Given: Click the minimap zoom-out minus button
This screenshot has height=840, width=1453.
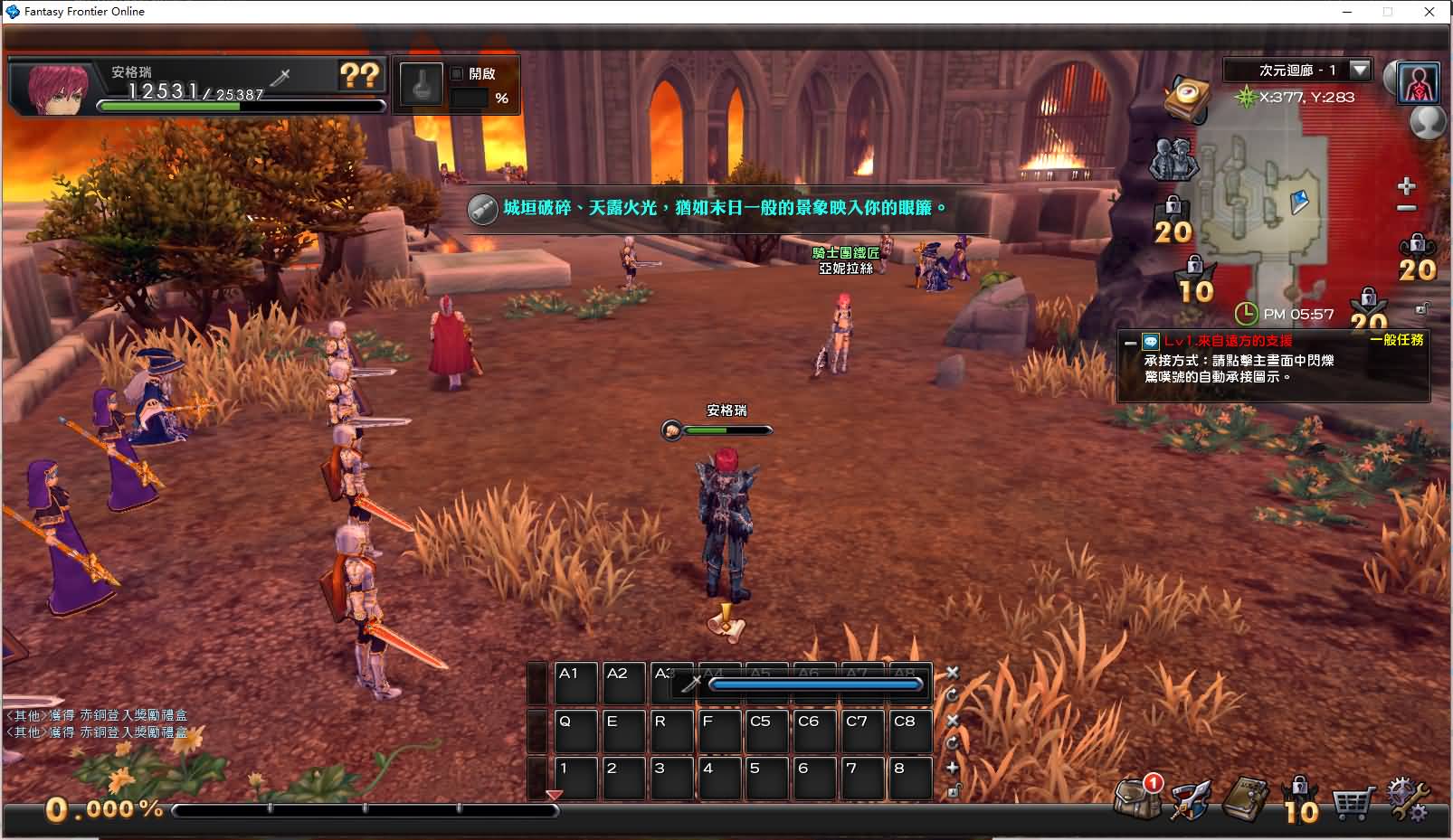Looking at the screenshot, I should click(x=1406, y=208).
